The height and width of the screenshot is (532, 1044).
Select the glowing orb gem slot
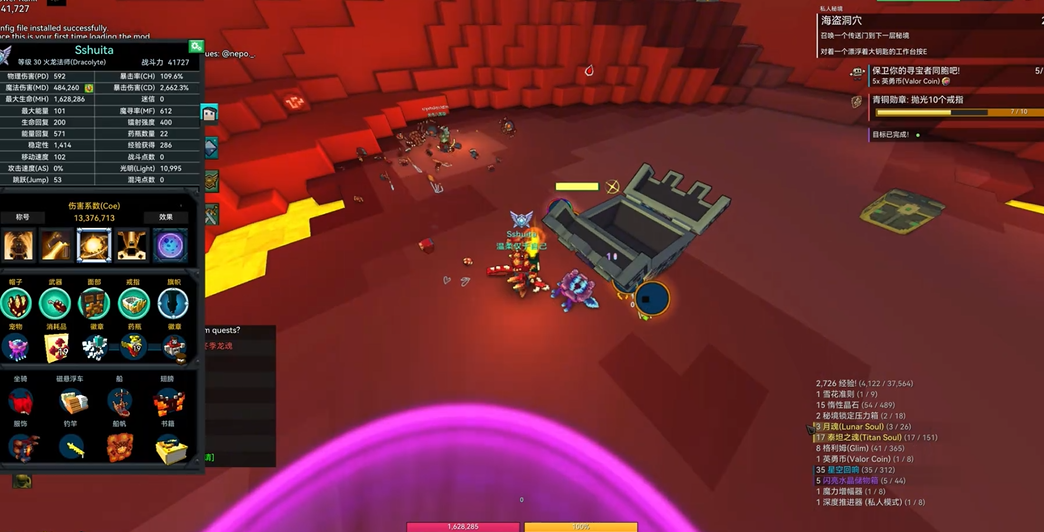click(x=94, y=245)
